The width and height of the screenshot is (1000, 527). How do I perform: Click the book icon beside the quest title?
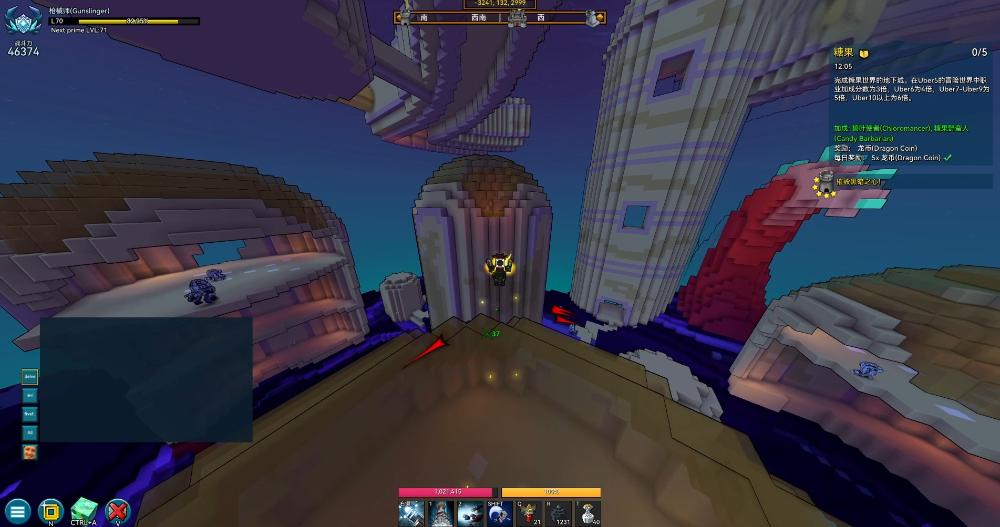pos(864,53)
